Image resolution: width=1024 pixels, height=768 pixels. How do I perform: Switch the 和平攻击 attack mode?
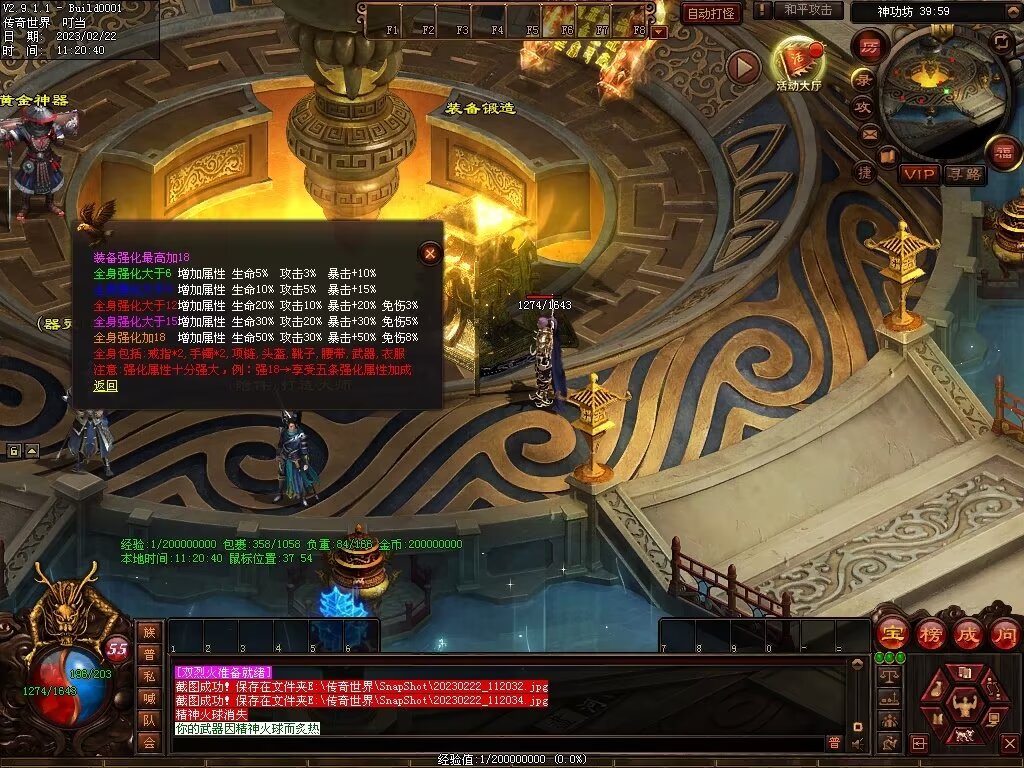(808, 10)
